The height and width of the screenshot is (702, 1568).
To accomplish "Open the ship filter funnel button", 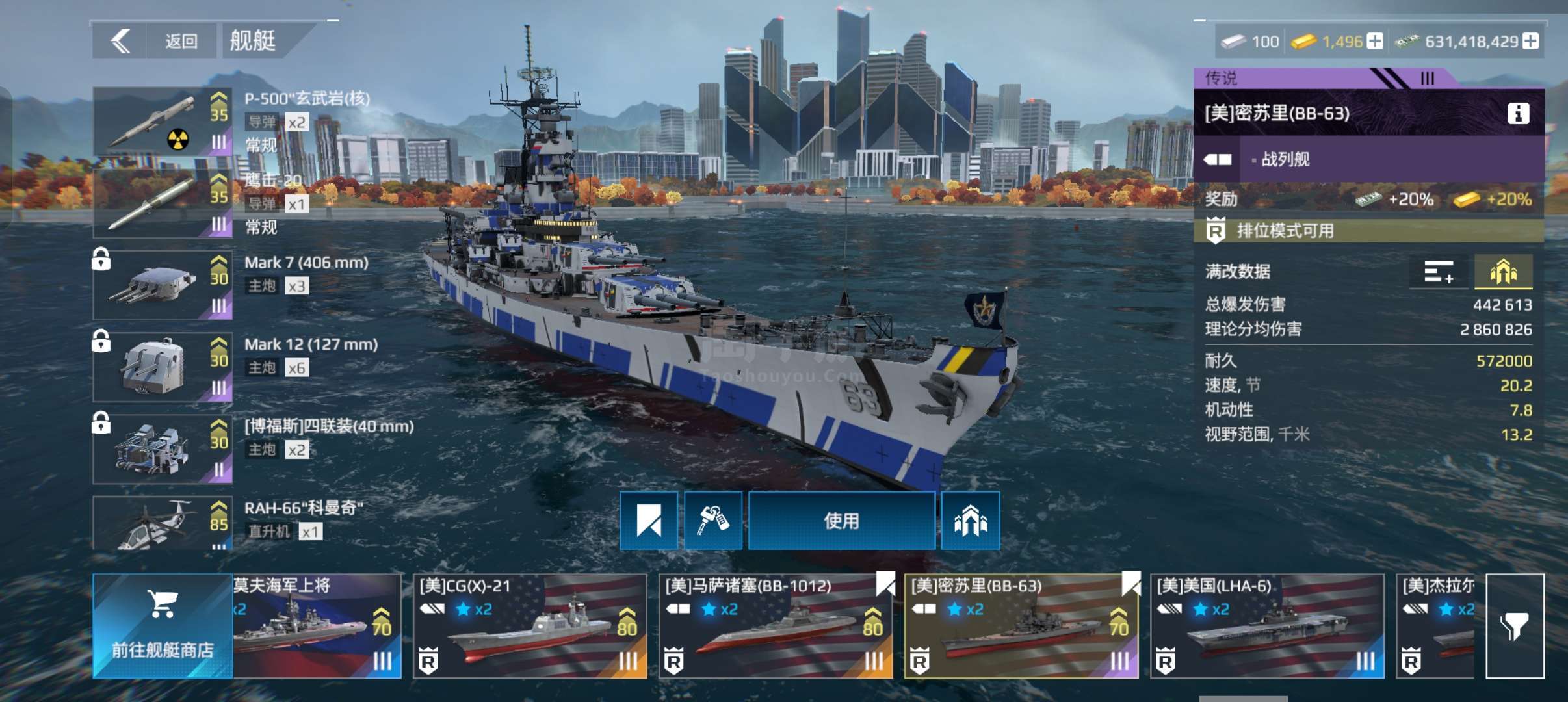I will pyautogui.click(x=1515, y=626).
